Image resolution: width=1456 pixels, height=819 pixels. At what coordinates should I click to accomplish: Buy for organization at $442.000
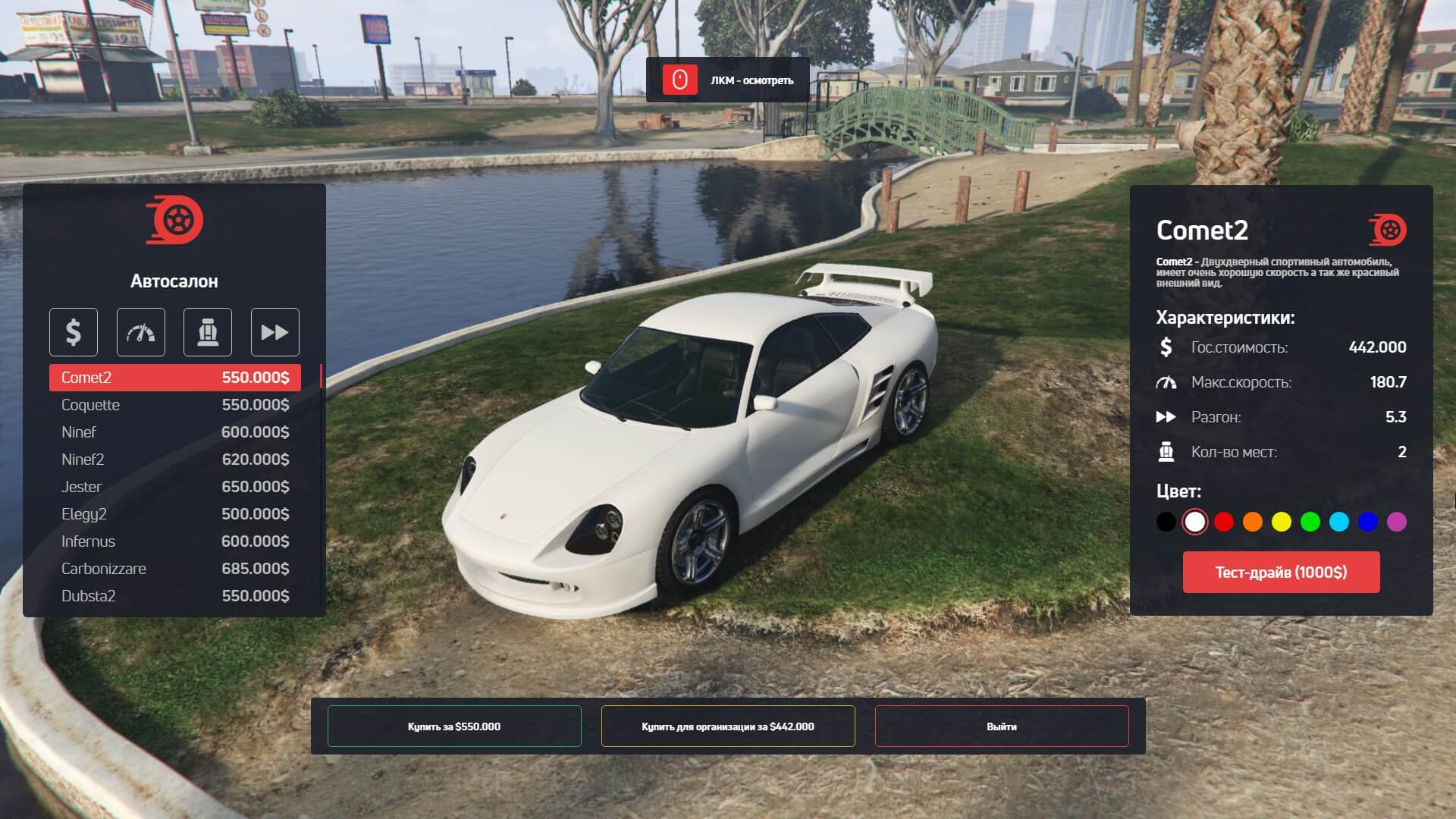coord(728,726)
